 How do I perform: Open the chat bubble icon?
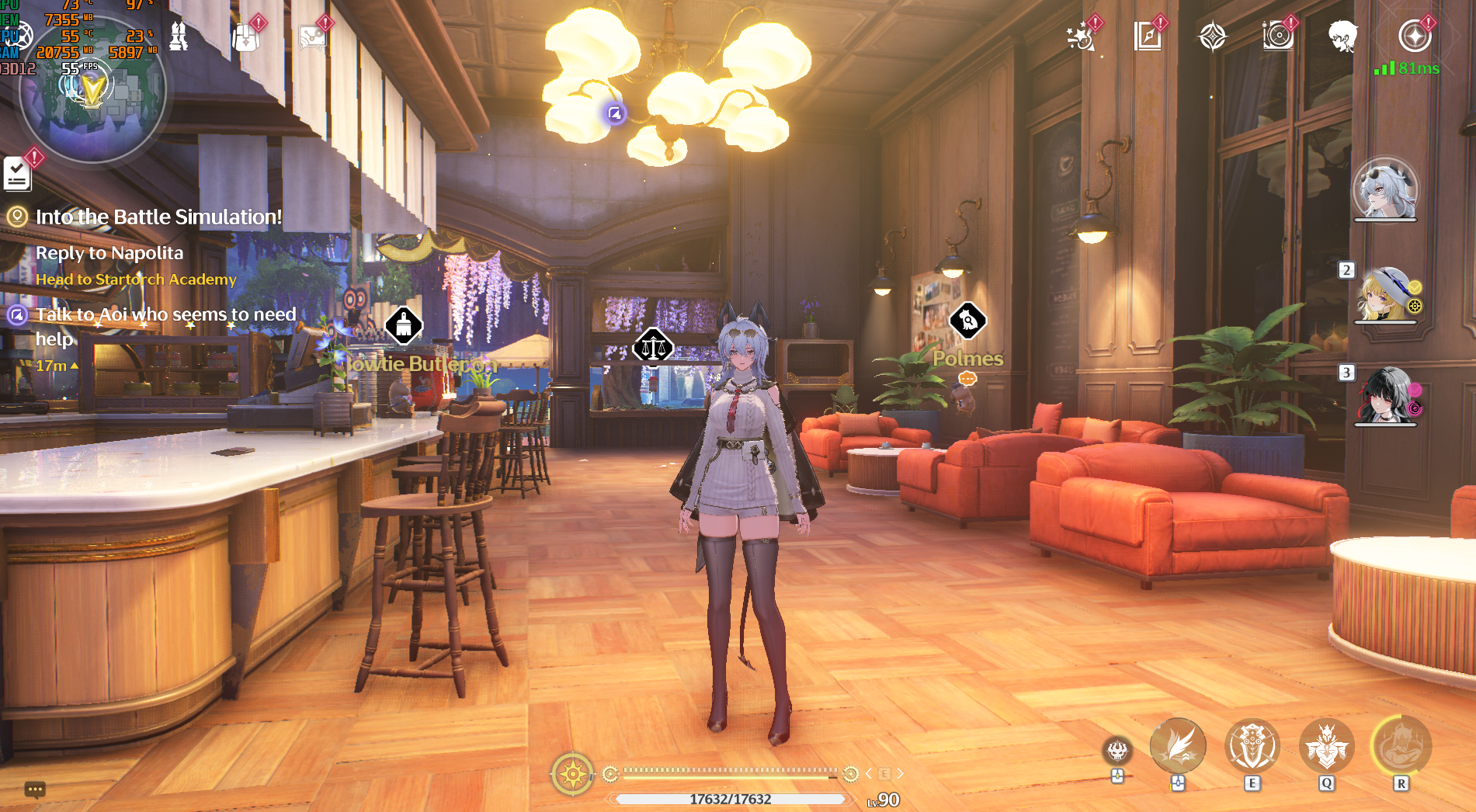tap(34, 790)
